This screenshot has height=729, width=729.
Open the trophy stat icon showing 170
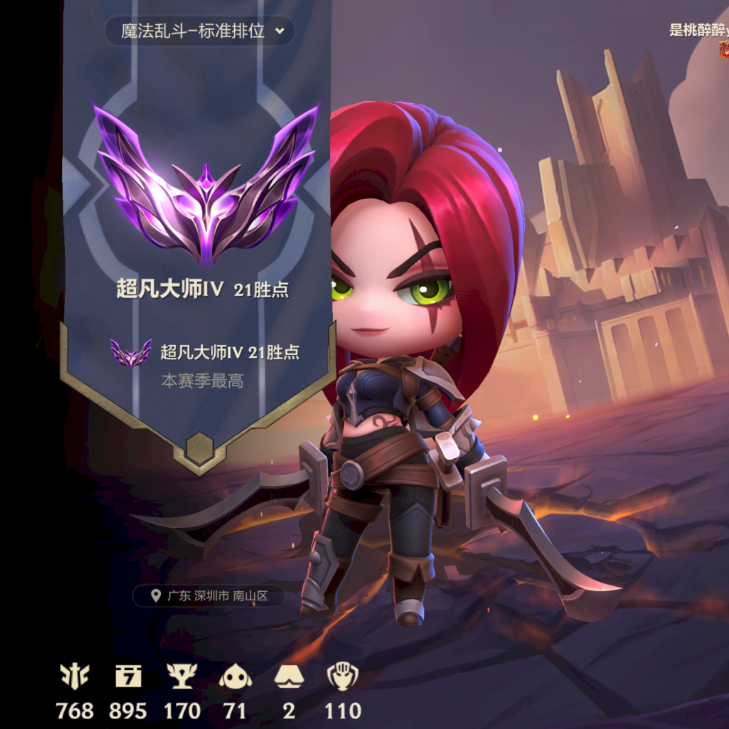point(181,678)
